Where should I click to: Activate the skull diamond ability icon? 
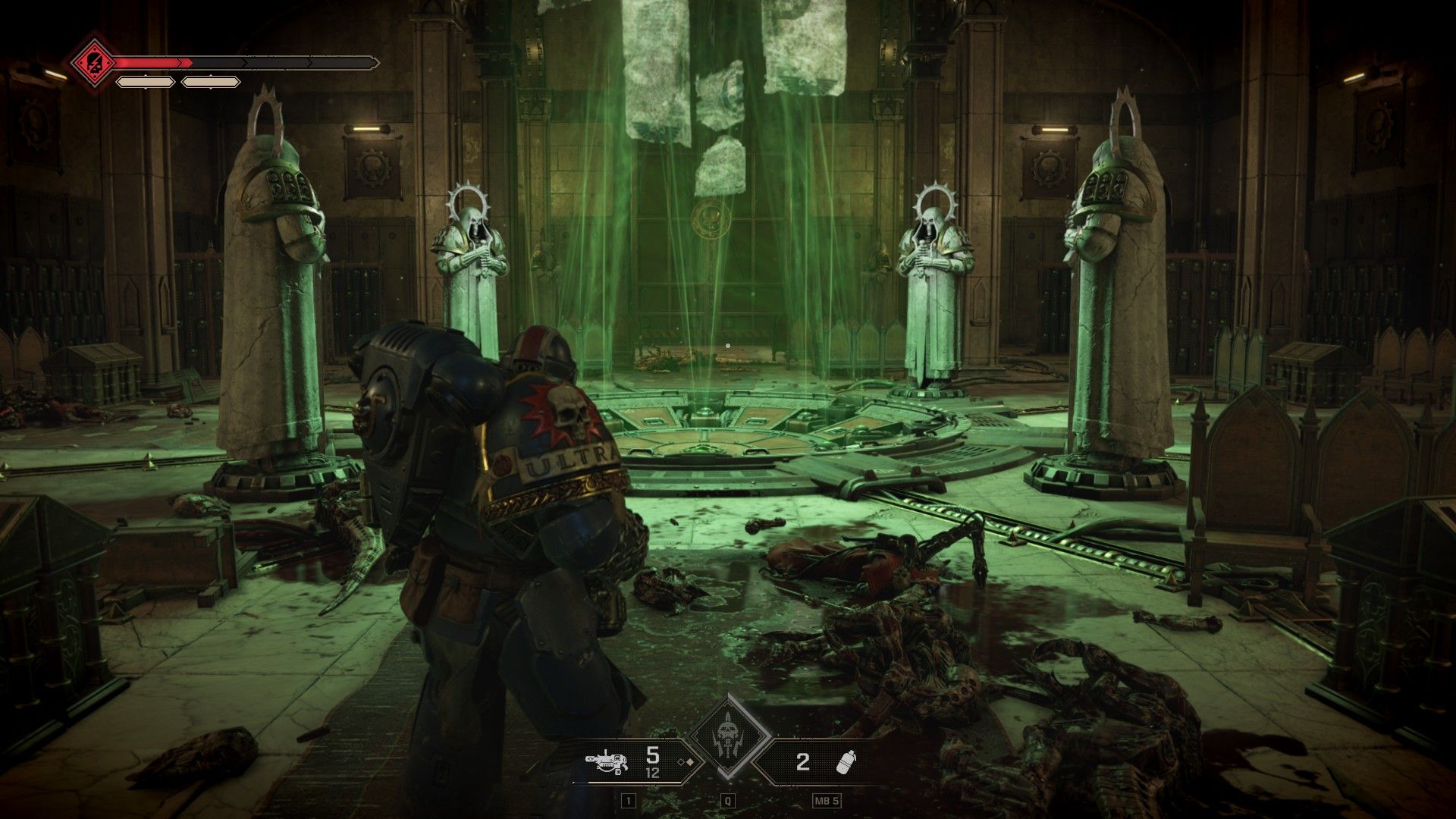click(730, 736)
